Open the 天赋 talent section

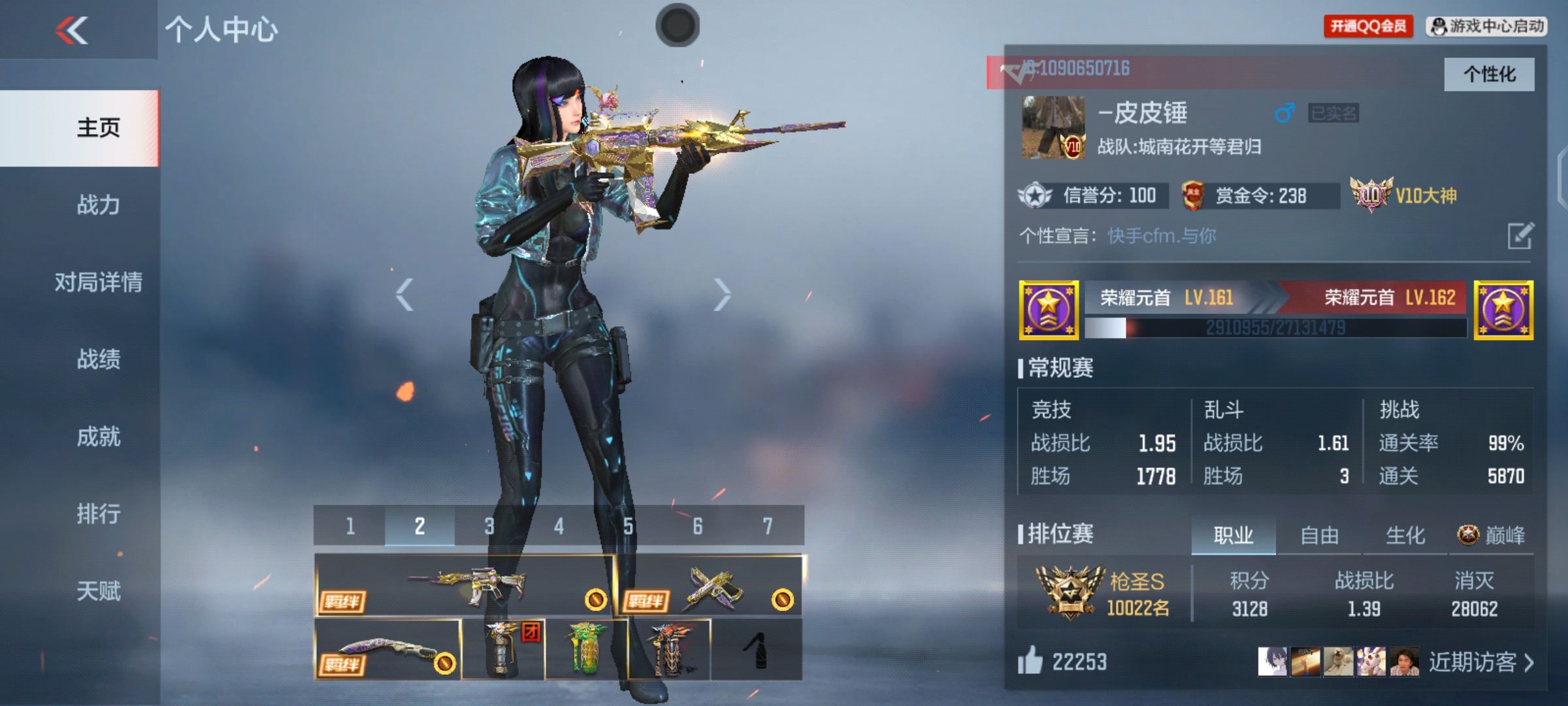click(98, 590)
